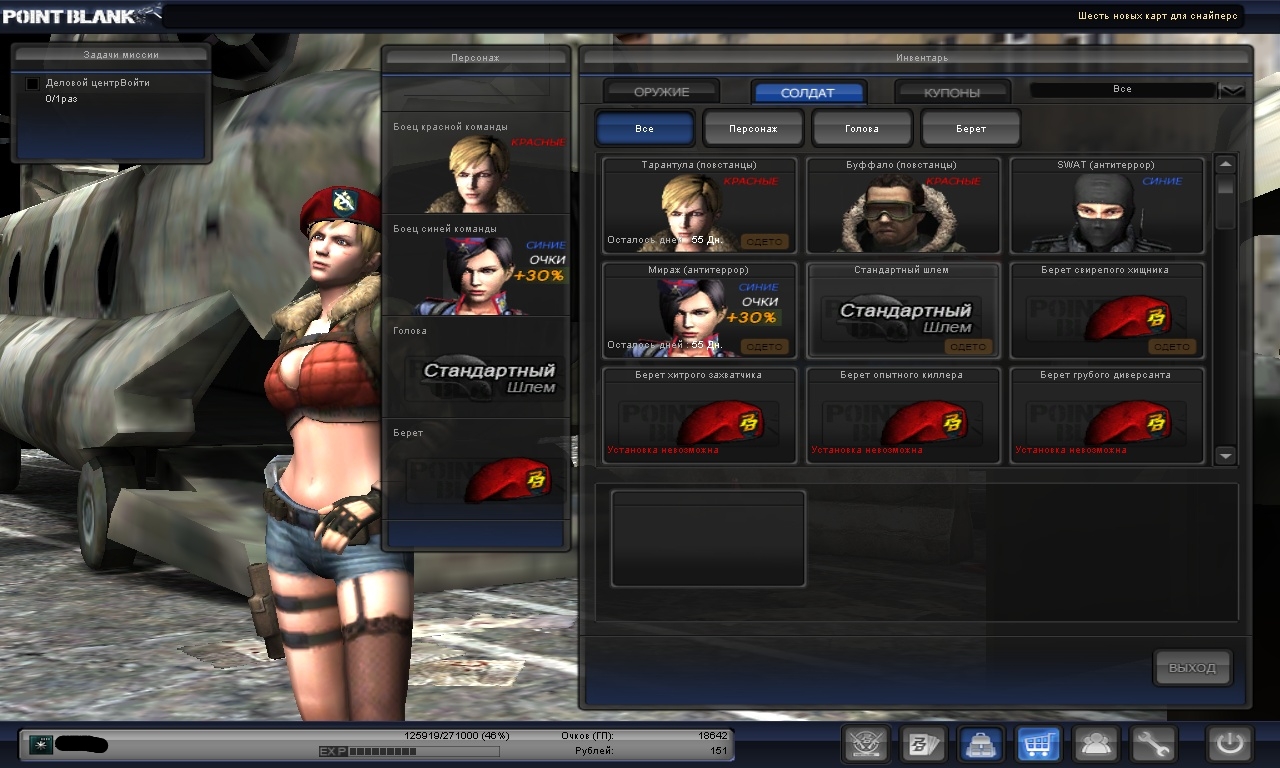Screen dimensions: 1280x768
Task: Select the Тарантула character card
Action: tap(699, 205)
